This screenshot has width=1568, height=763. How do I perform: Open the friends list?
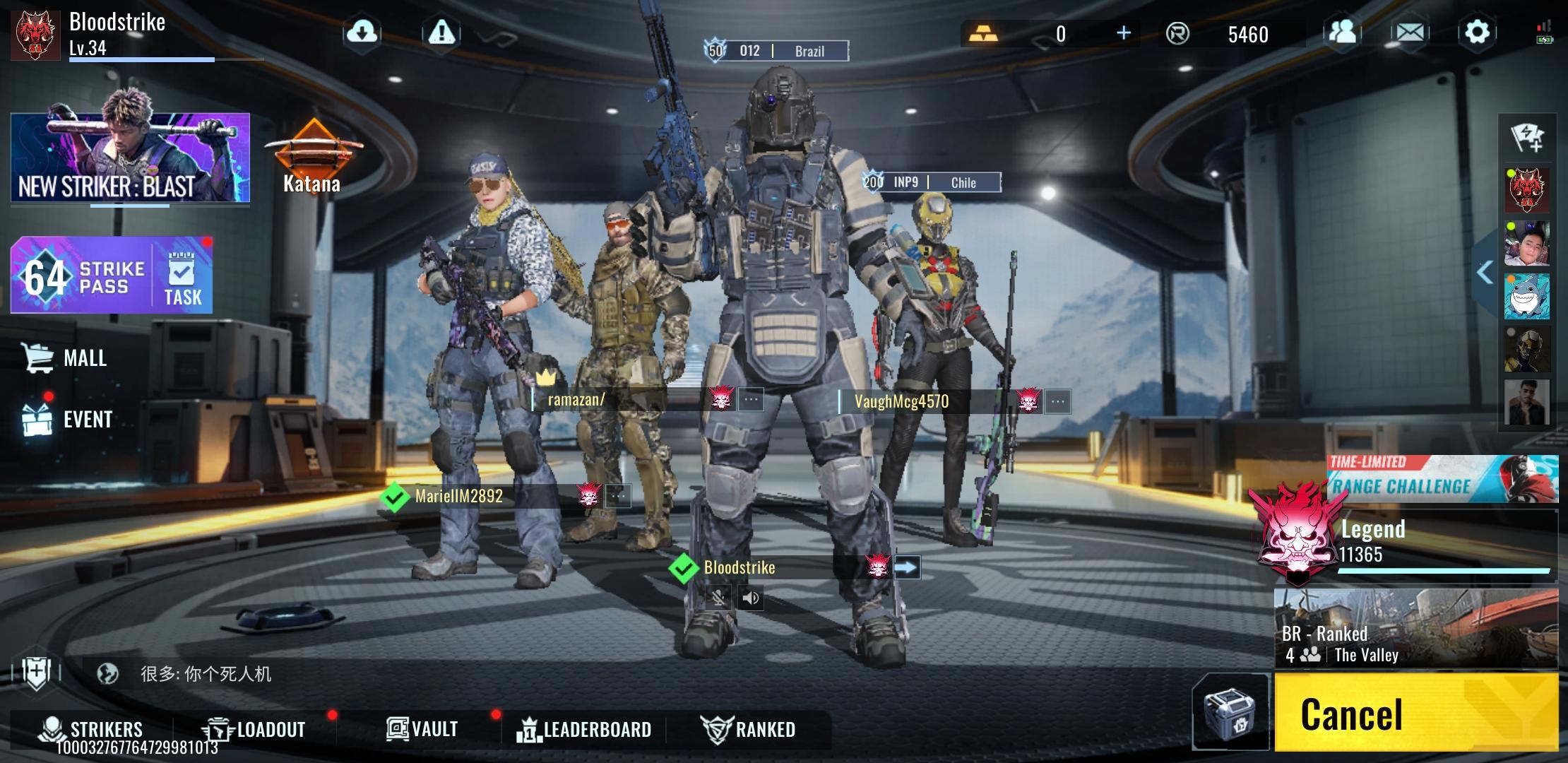pos(1342,32)
